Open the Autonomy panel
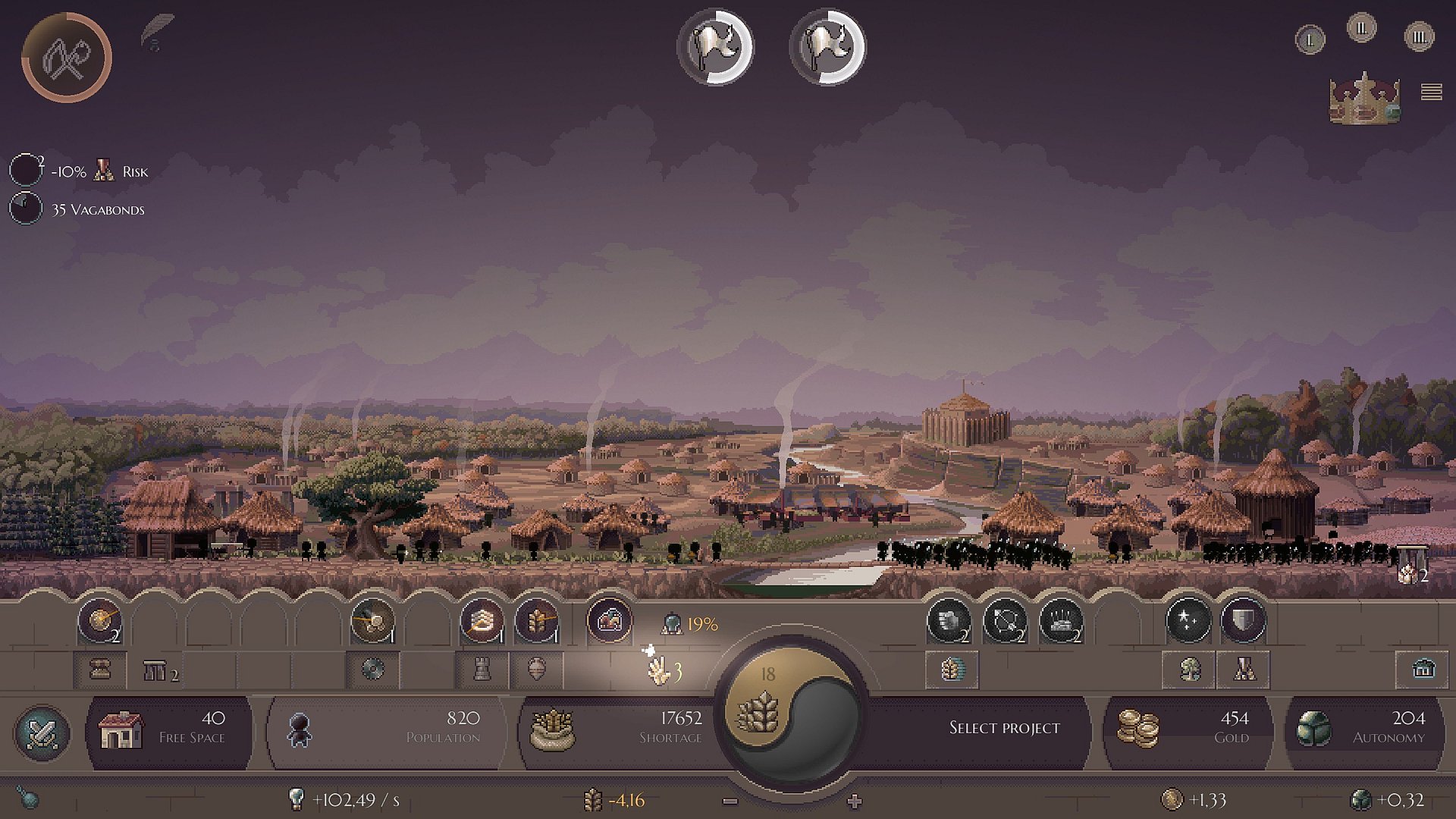Screen dimensions: 1456x819 [x=1365, y=728]
